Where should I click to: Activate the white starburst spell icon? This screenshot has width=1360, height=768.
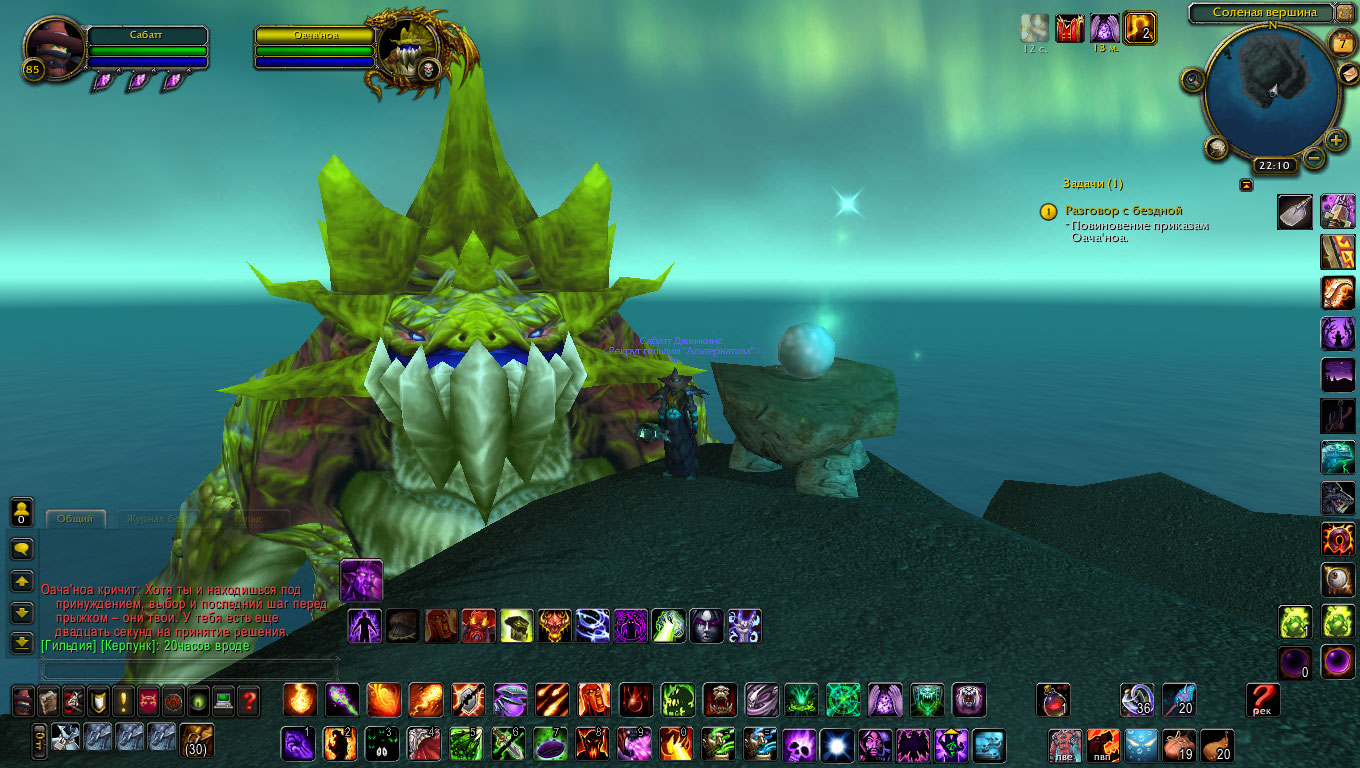836,745
